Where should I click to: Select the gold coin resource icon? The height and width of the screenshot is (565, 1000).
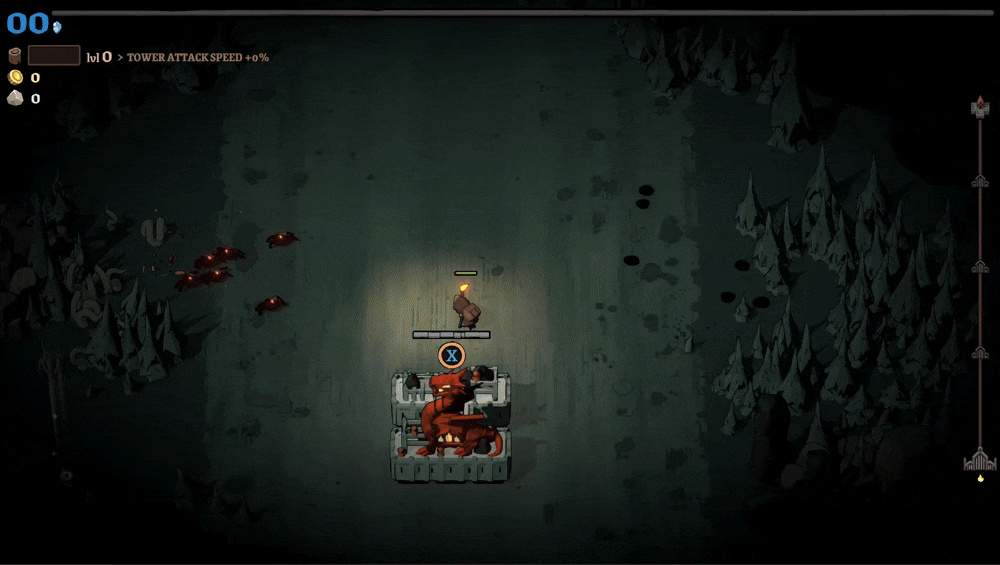15,78
